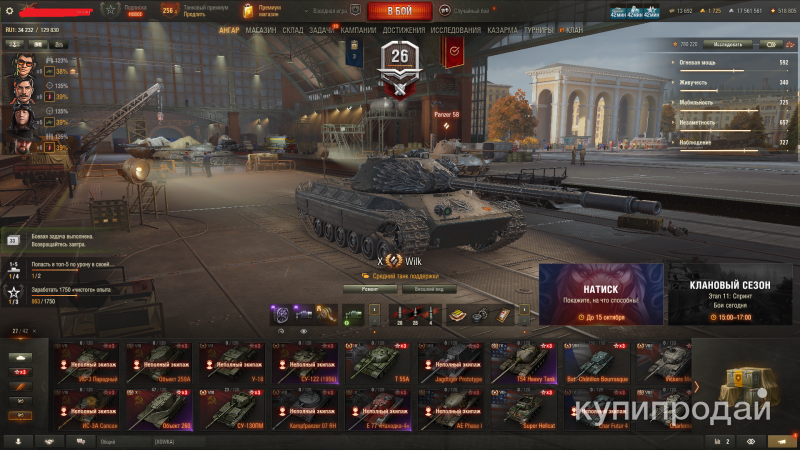Open the КЛАНОВЫЙ СЕЗОН banner
The image size is (800, 450).
[730, 294]
